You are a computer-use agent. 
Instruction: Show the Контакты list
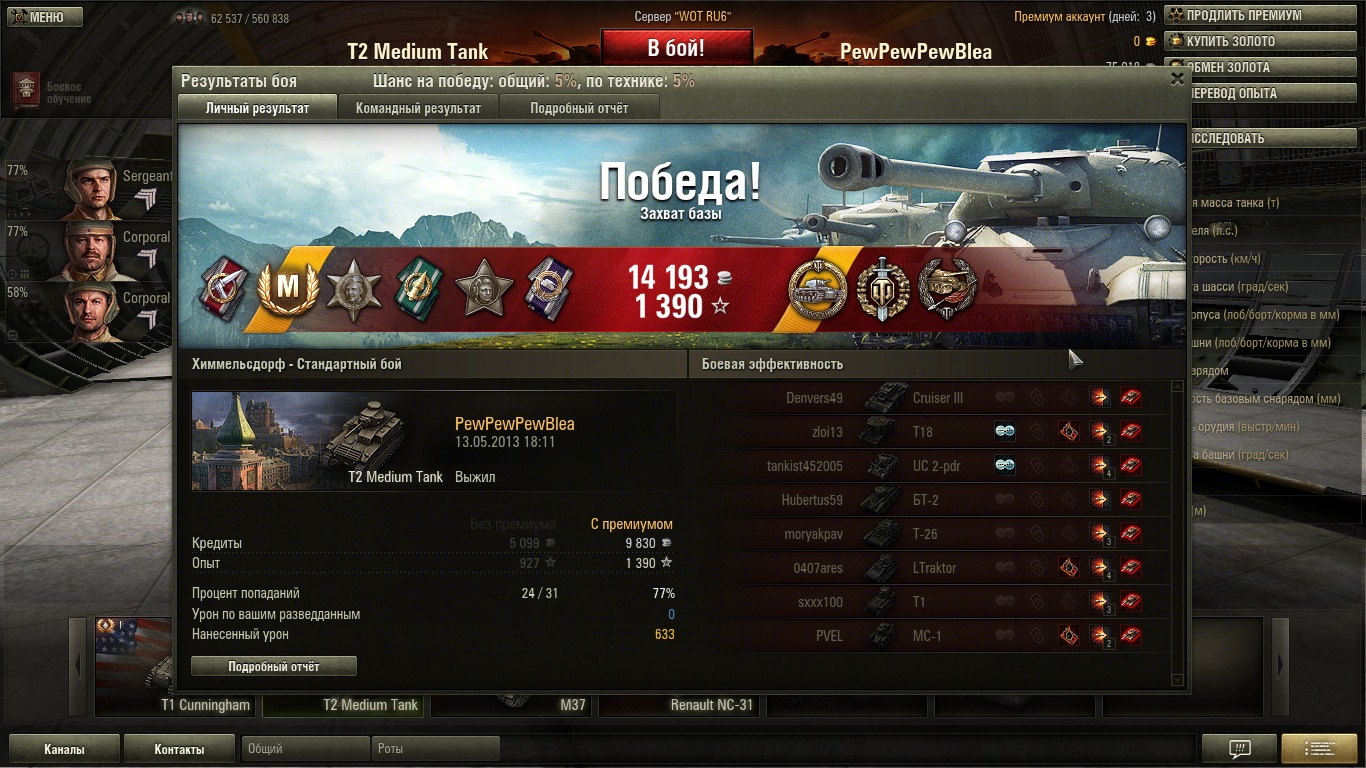click(179, 749)
